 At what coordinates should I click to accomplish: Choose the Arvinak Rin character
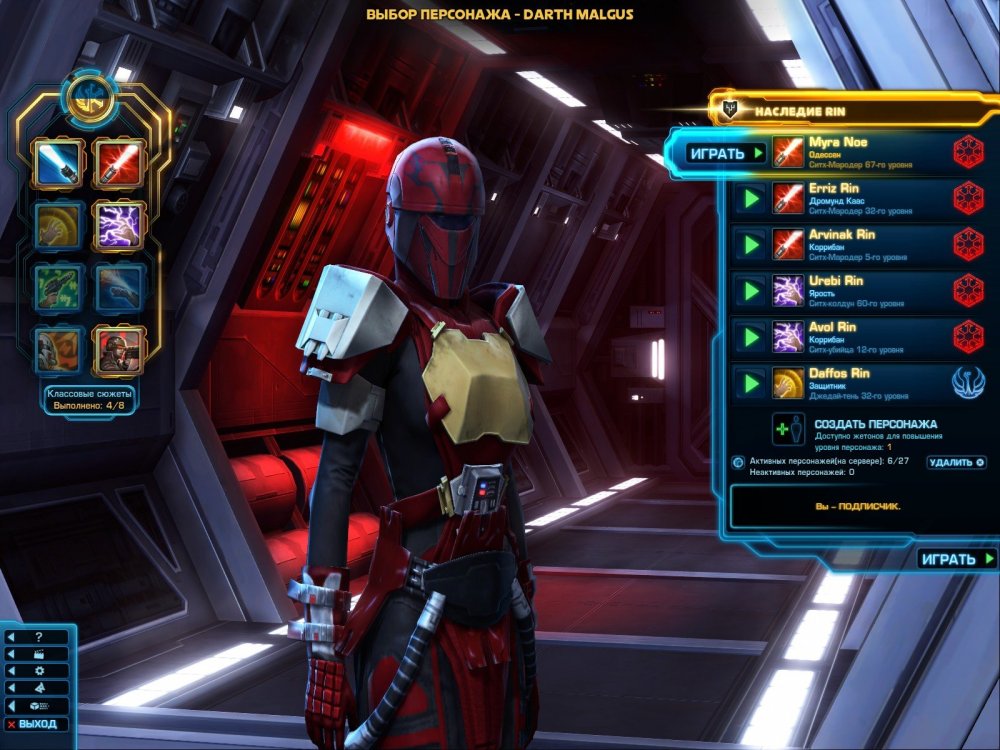coord(860,244)
